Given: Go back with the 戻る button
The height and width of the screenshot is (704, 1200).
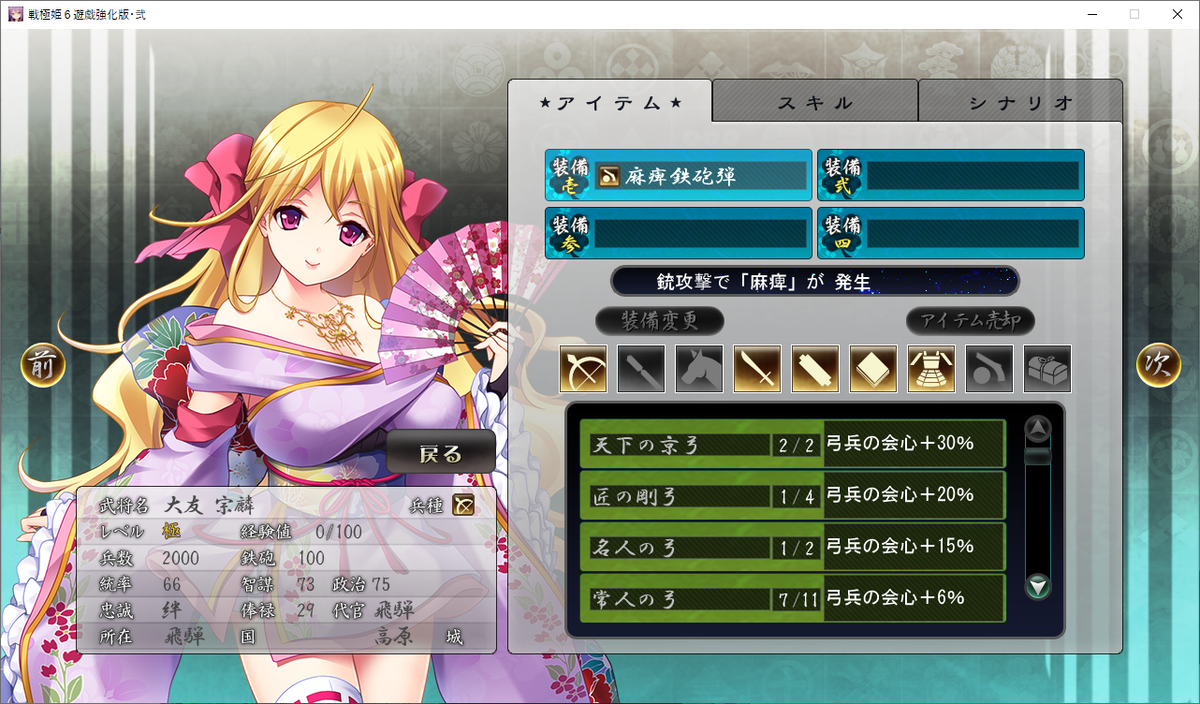Looking at the screenshot, I should pos(441,453).
